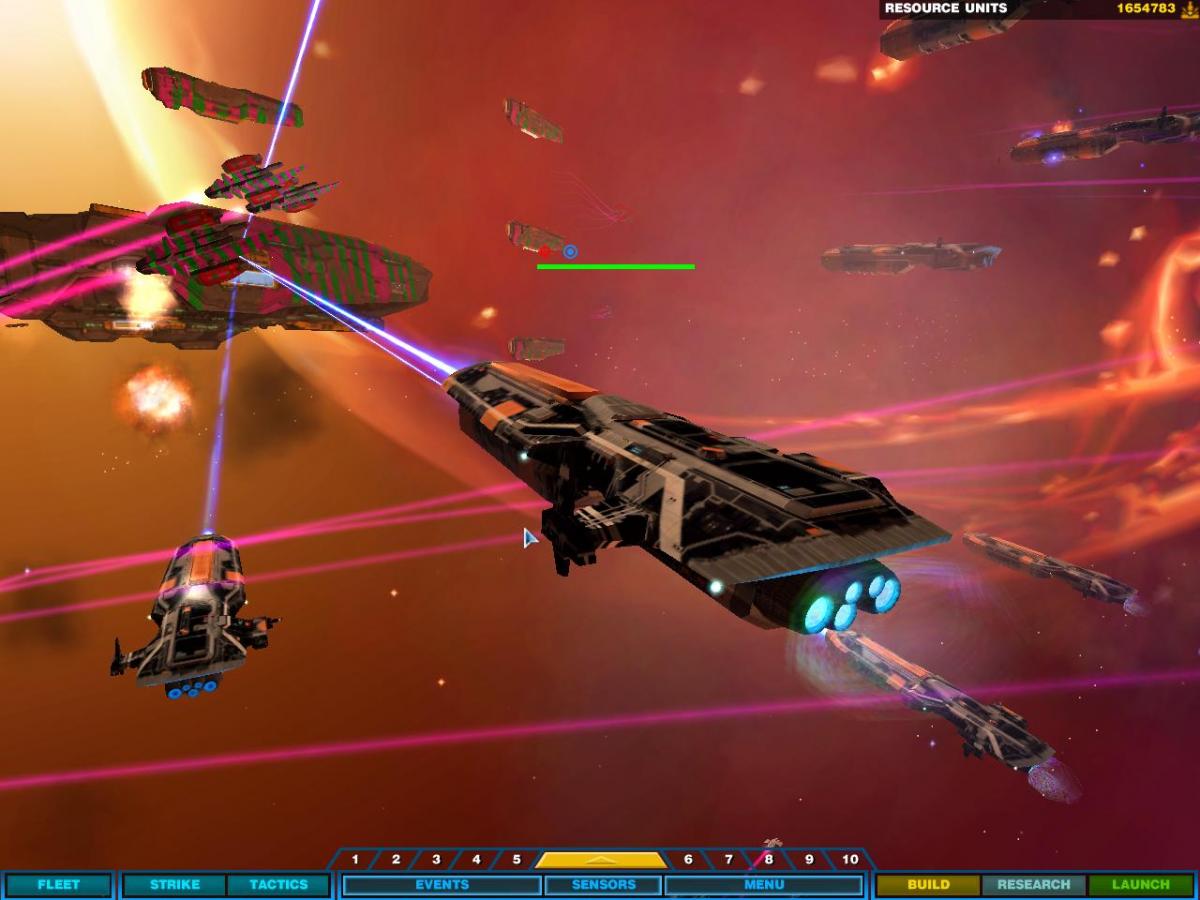Select control group 6
Viewport: 1200px width, 900px height.
[x=688, y=860]
